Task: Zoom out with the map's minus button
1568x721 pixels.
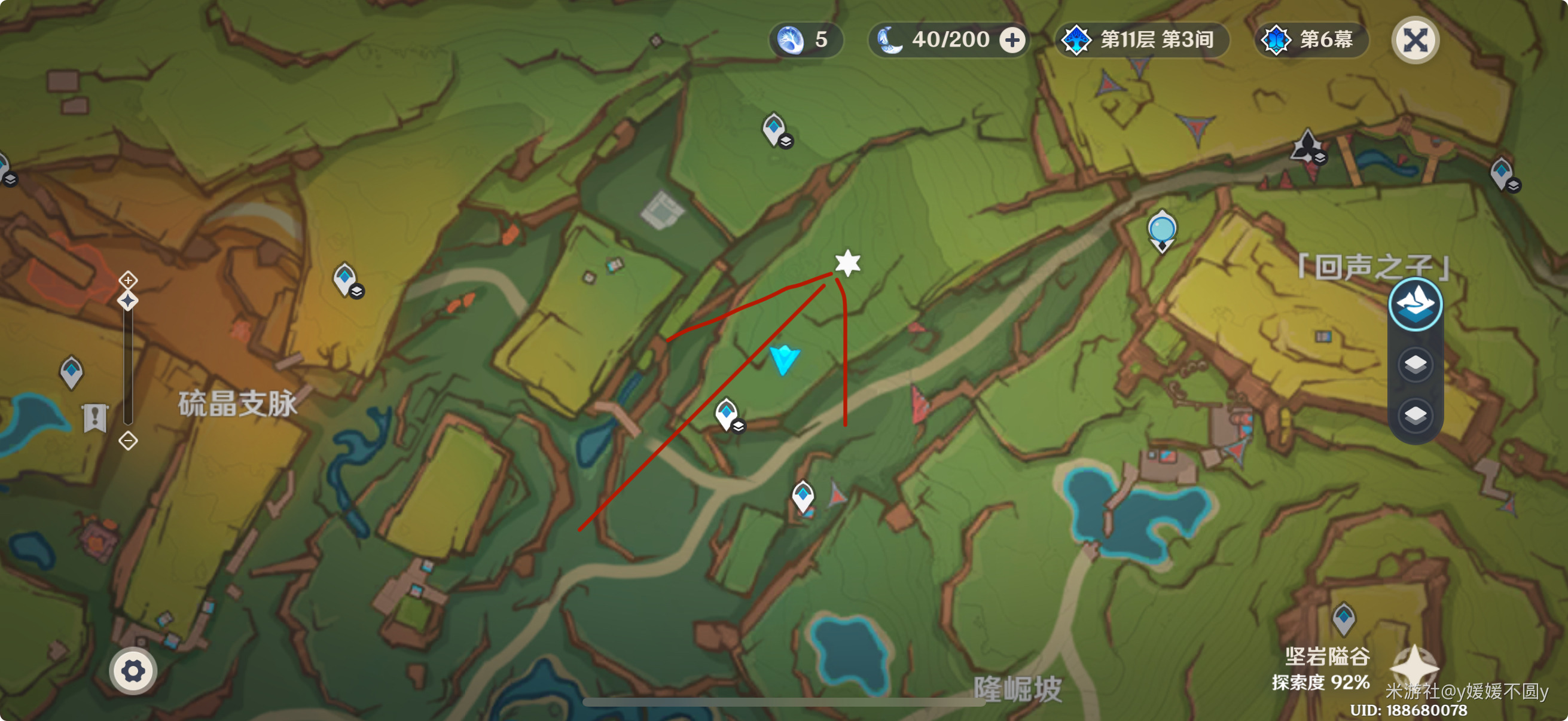Action: 128,440
